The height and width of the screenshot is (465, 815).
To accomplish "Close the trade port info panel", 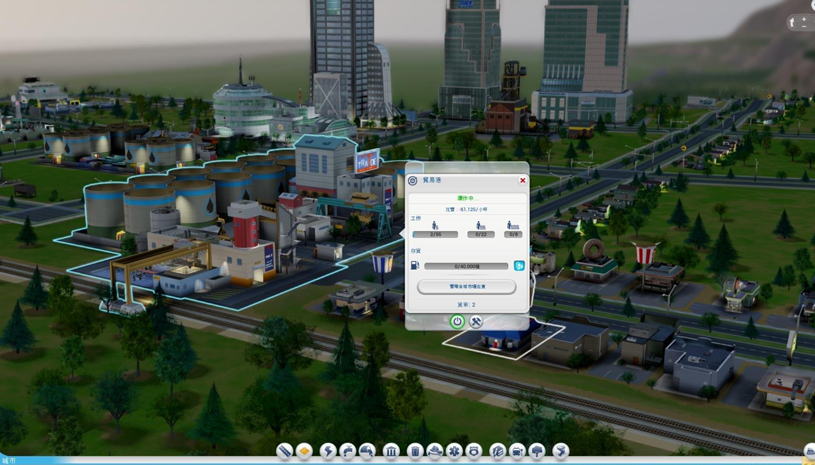I will point(522,181).
